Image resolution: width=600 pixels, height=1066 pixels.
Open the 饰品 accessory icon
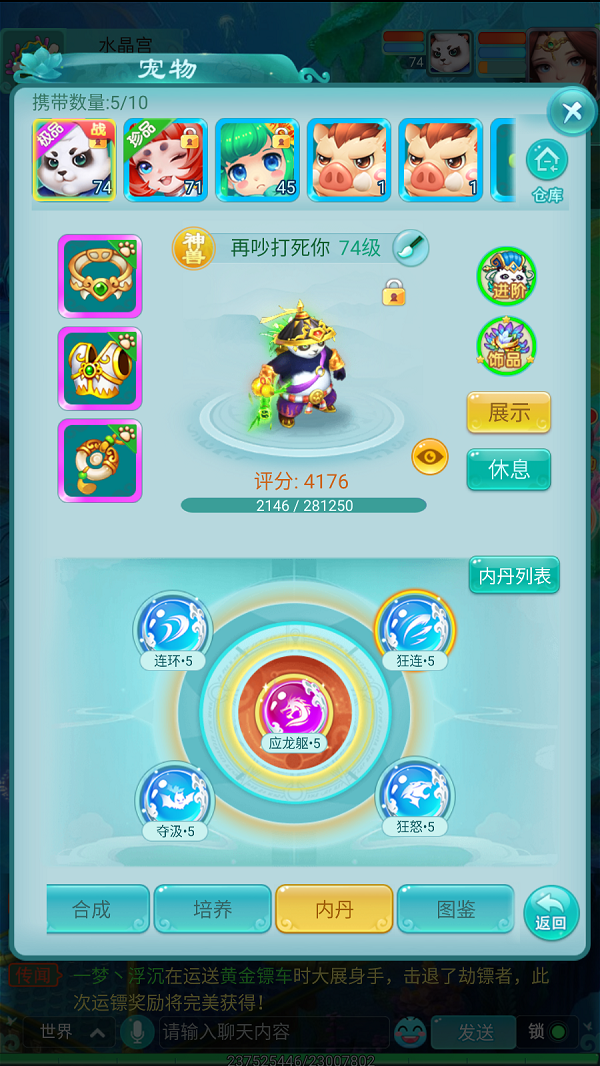pyautogui.click(x=507, y=346)
